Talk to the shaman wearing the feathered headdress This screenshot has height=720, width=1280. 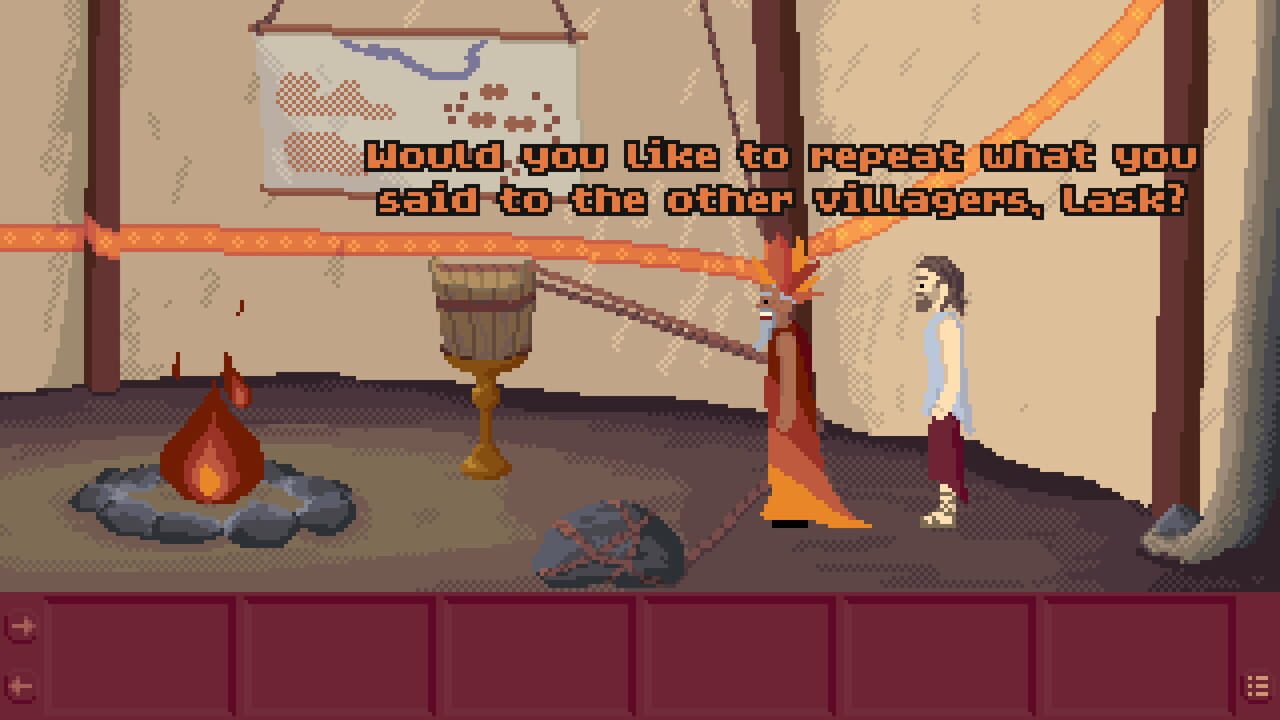[787, 400]
